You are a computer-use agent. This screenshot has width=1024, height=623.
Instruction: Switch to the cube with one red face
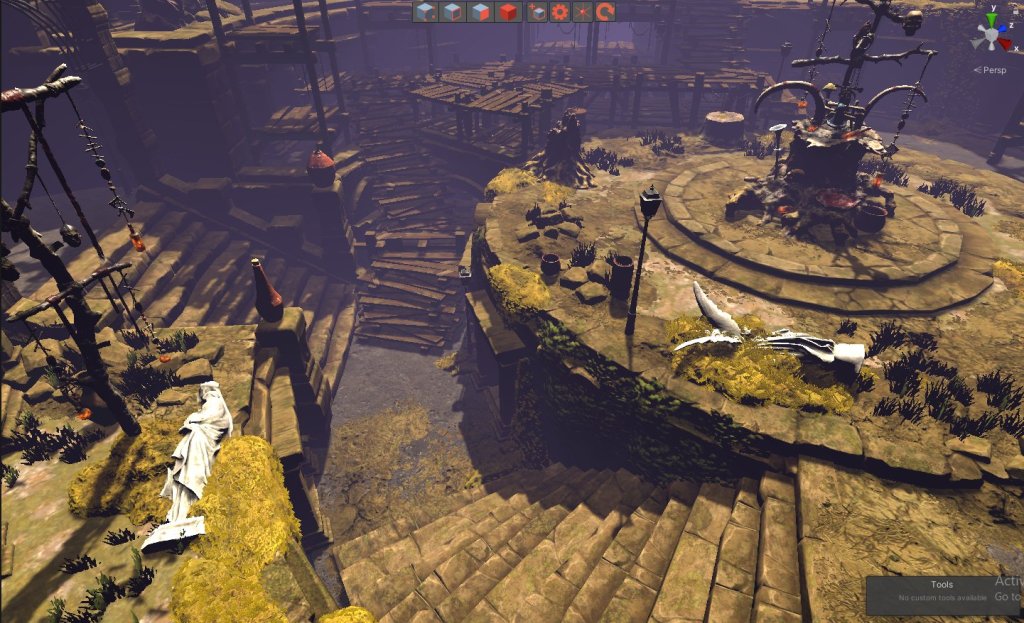[x=481, y=12]
